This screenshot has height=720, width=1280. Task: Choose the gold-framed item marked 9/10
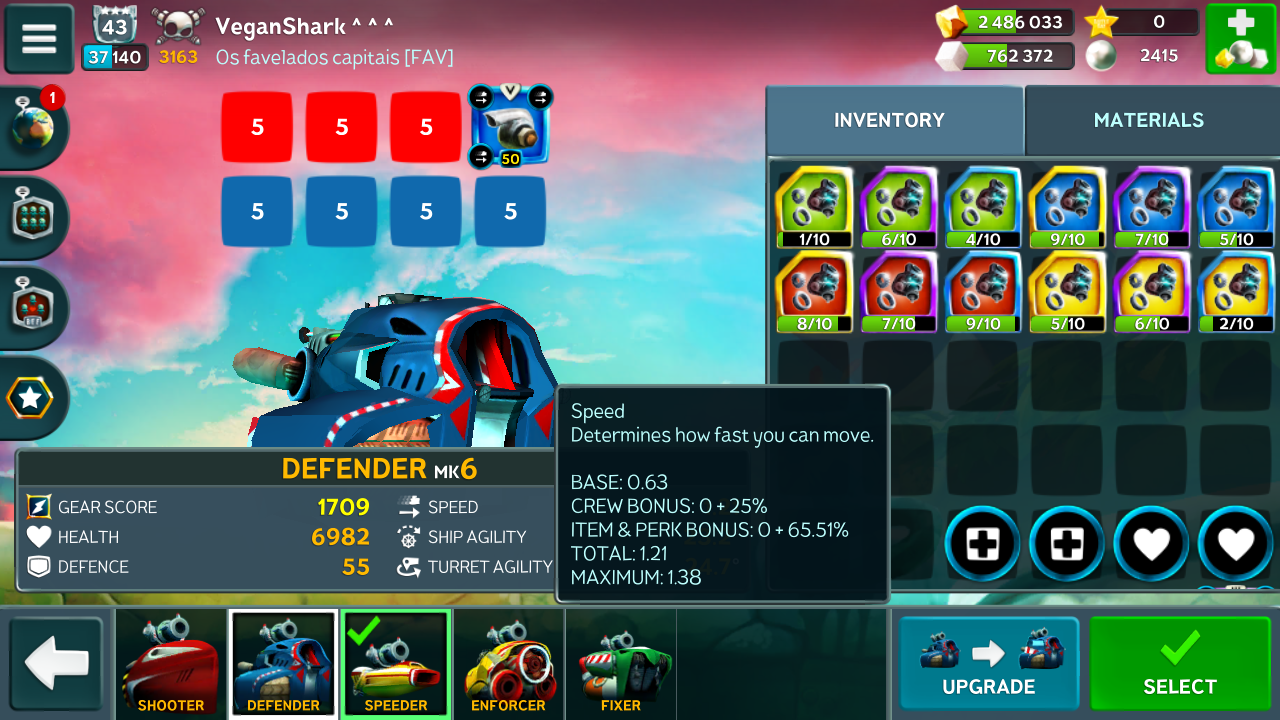point(1067,206)
